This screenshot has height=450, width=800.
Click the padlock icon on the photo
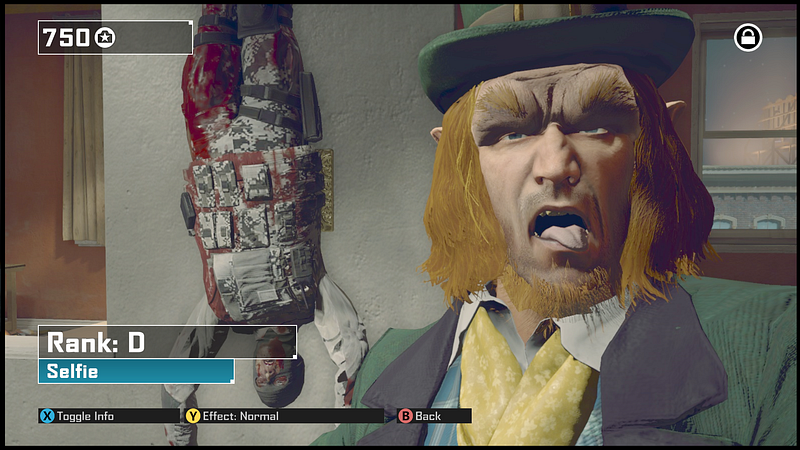click(x=747, y=38)
